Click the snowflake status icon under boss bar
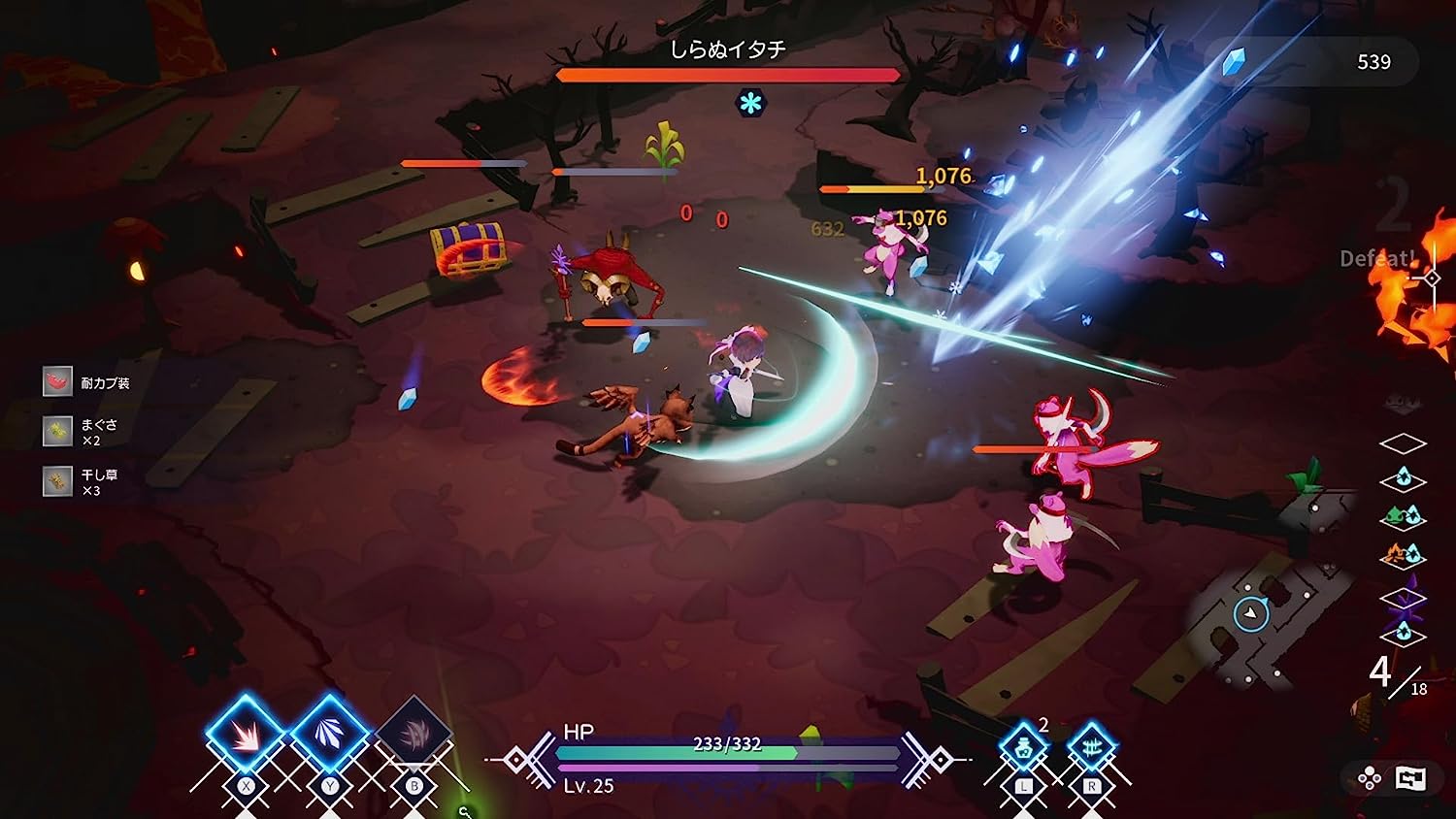This screenshot has width=1456, height=819. (750, 103)
